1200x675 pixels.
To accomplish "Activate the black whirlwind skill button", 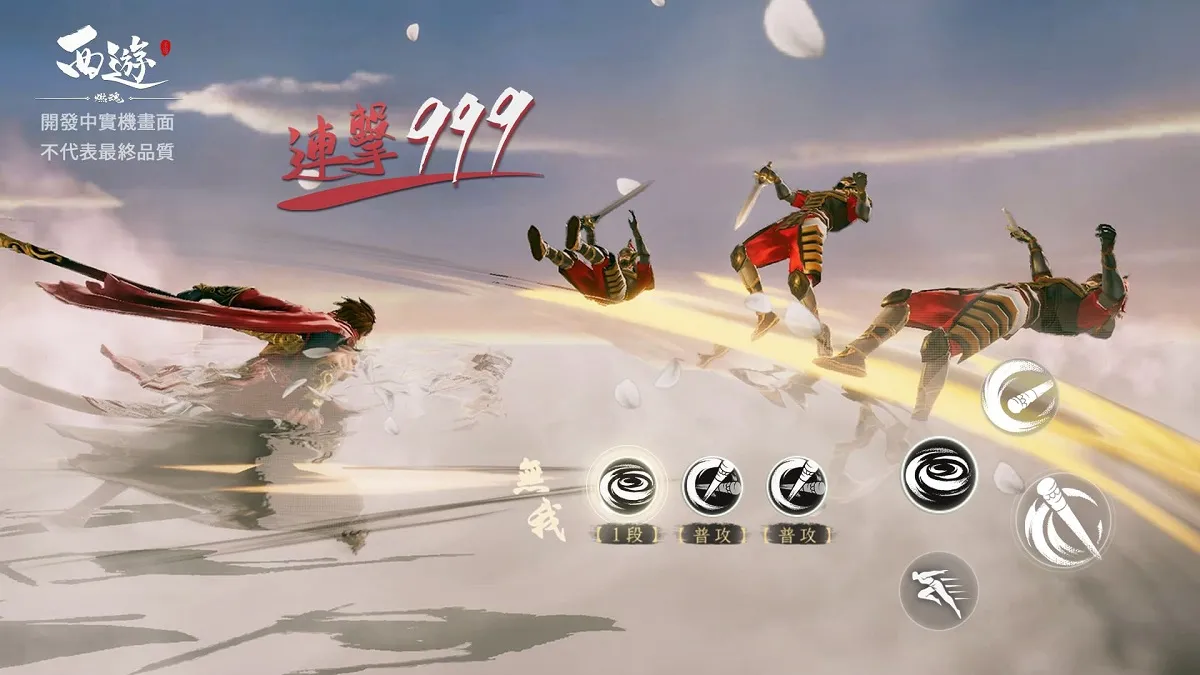I will click(939, 474).
